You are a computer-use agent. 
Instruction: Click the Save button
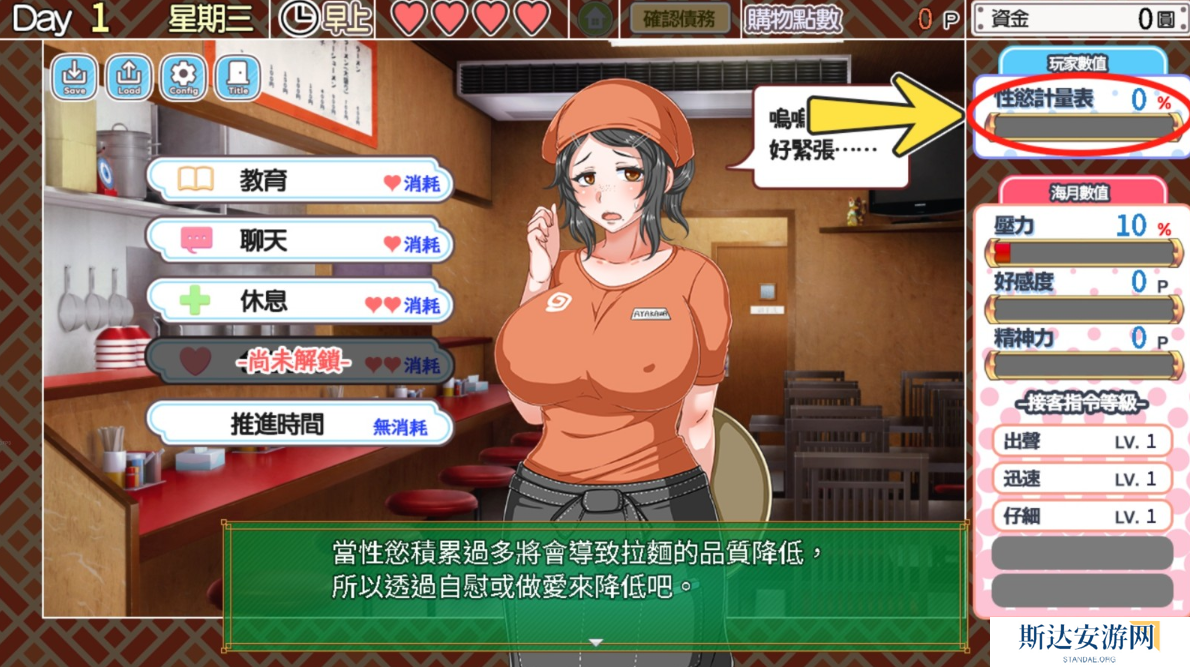click(x=75, y=76)
